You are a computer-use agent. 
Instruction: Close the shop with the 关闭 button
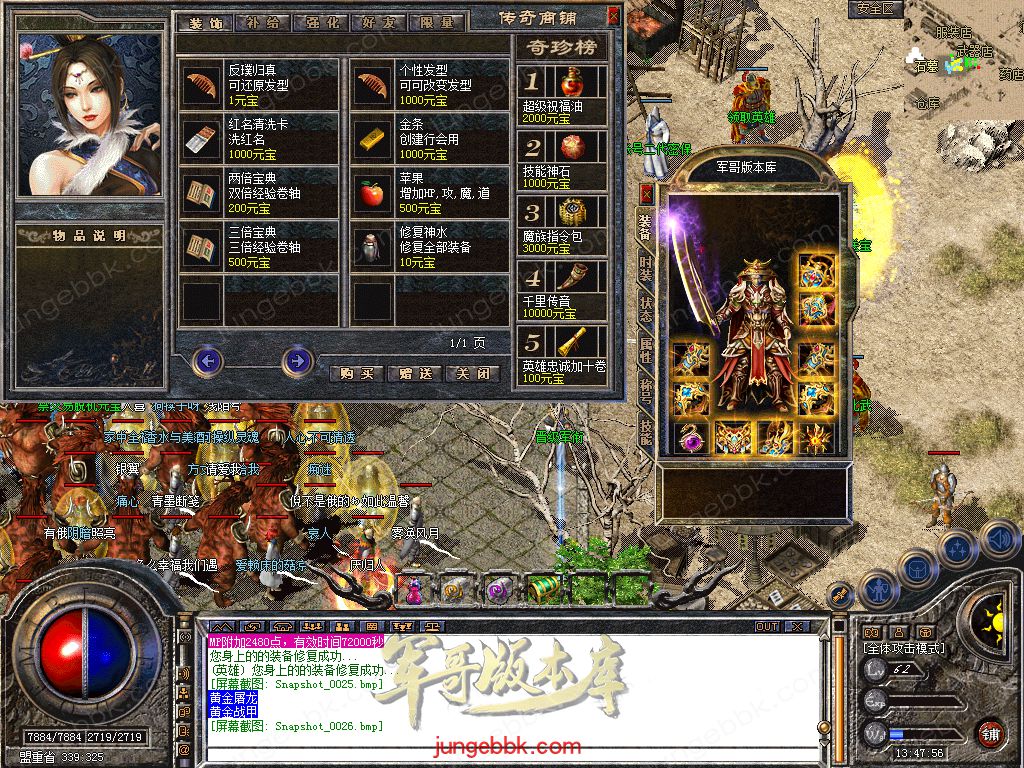click(x=472, y=373)
